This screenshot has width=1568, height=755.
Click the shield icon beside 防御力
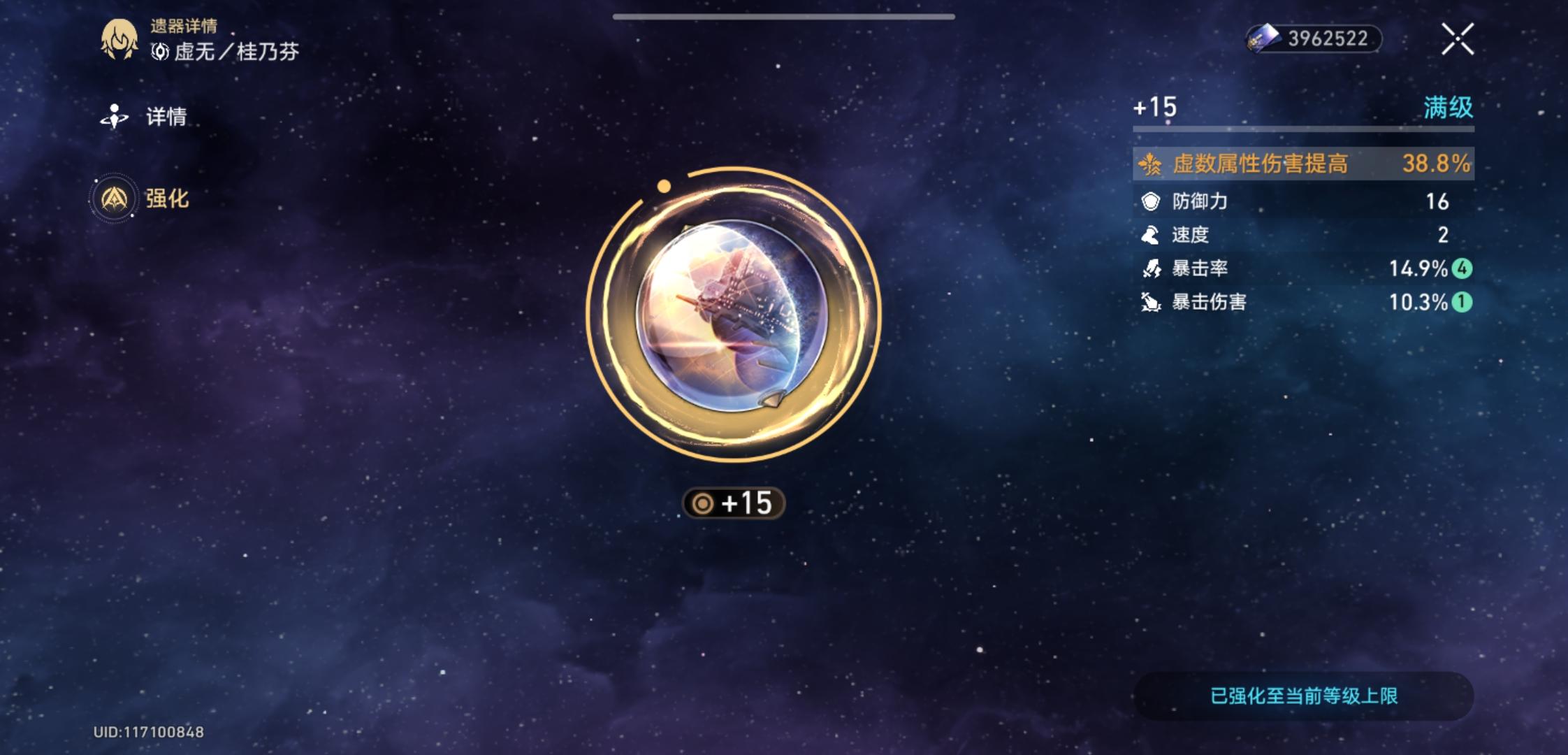tap(1151, 201)
